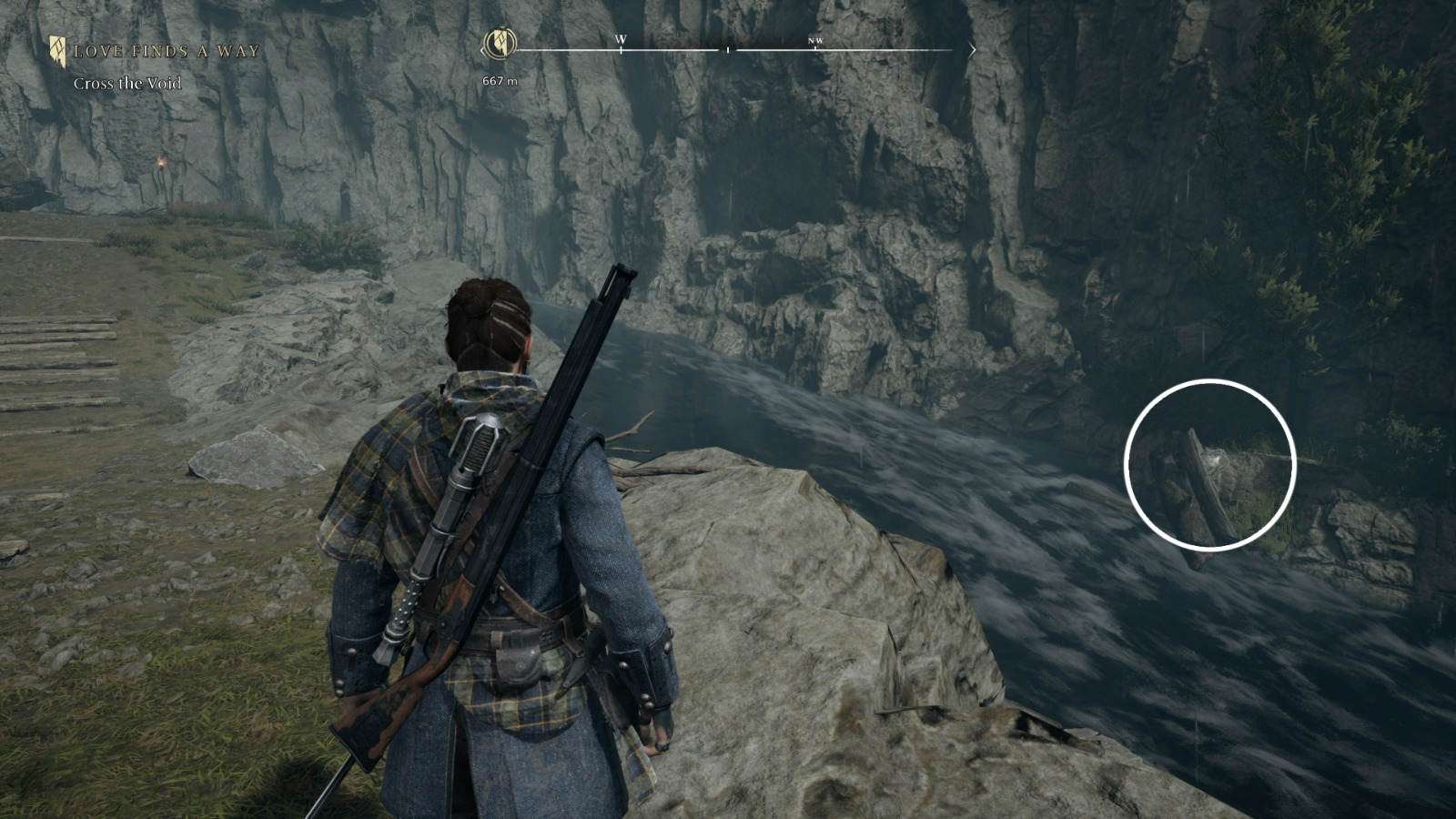Click the 667 m distance readout

tap(499, 79)
